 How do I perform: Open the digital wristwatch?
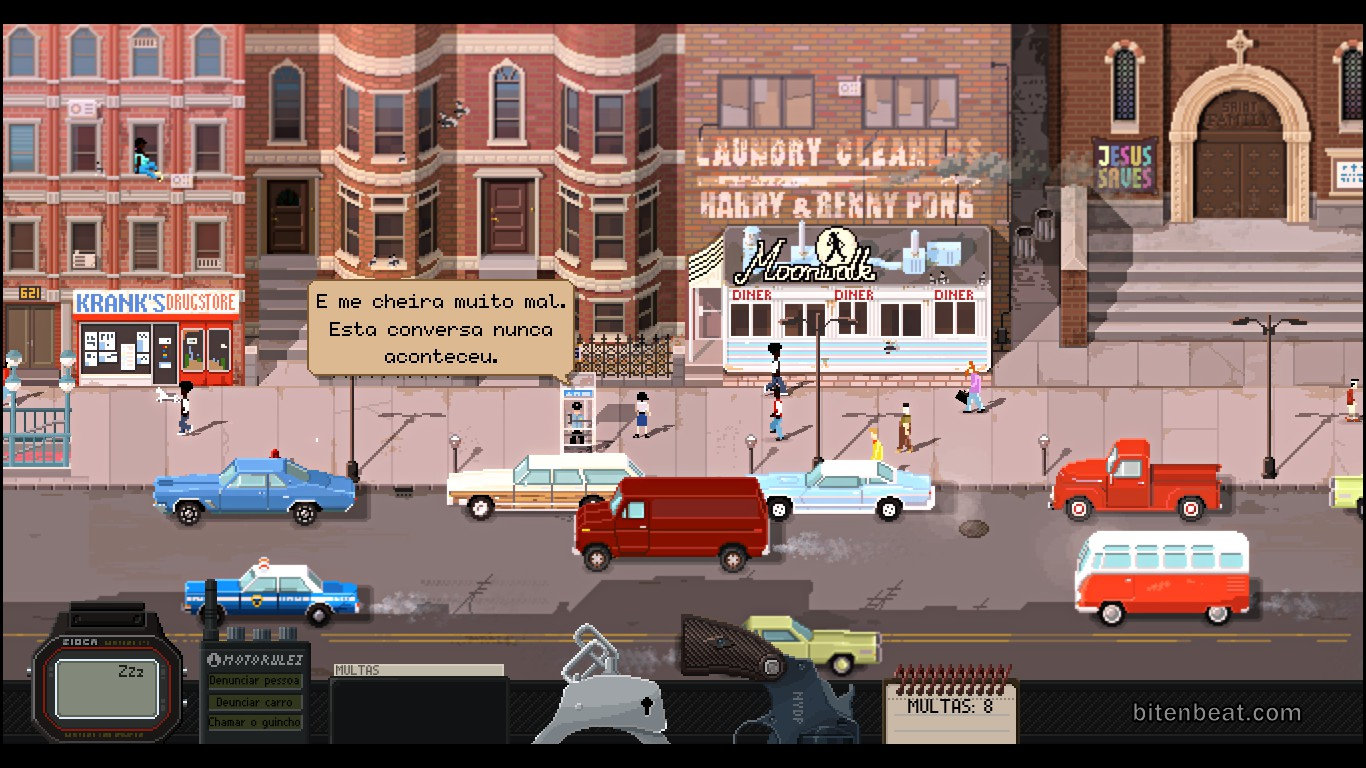point(107,690)
